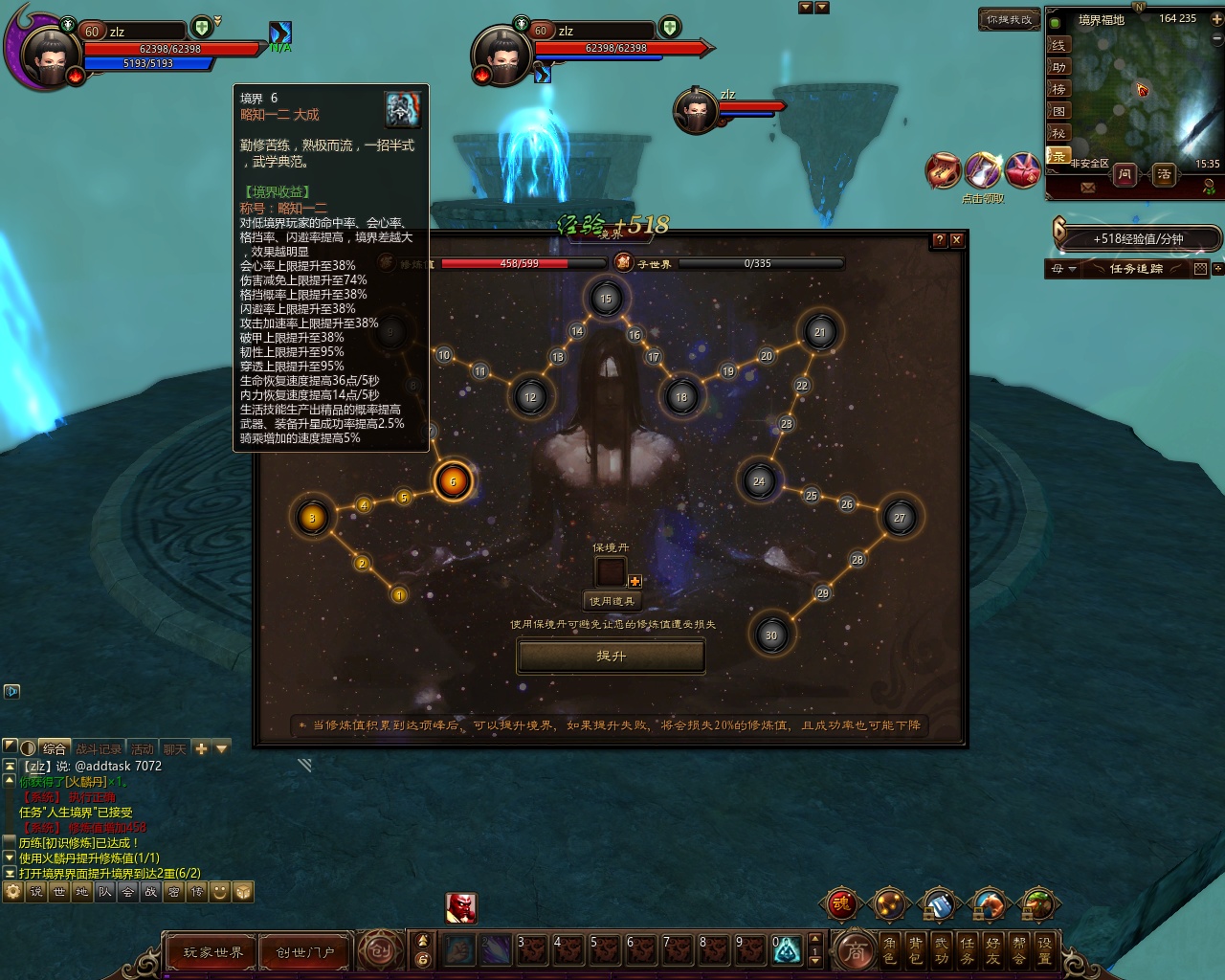Claim the hourglass reward icon
The image size is (1225, 980).
pos(984,170)
